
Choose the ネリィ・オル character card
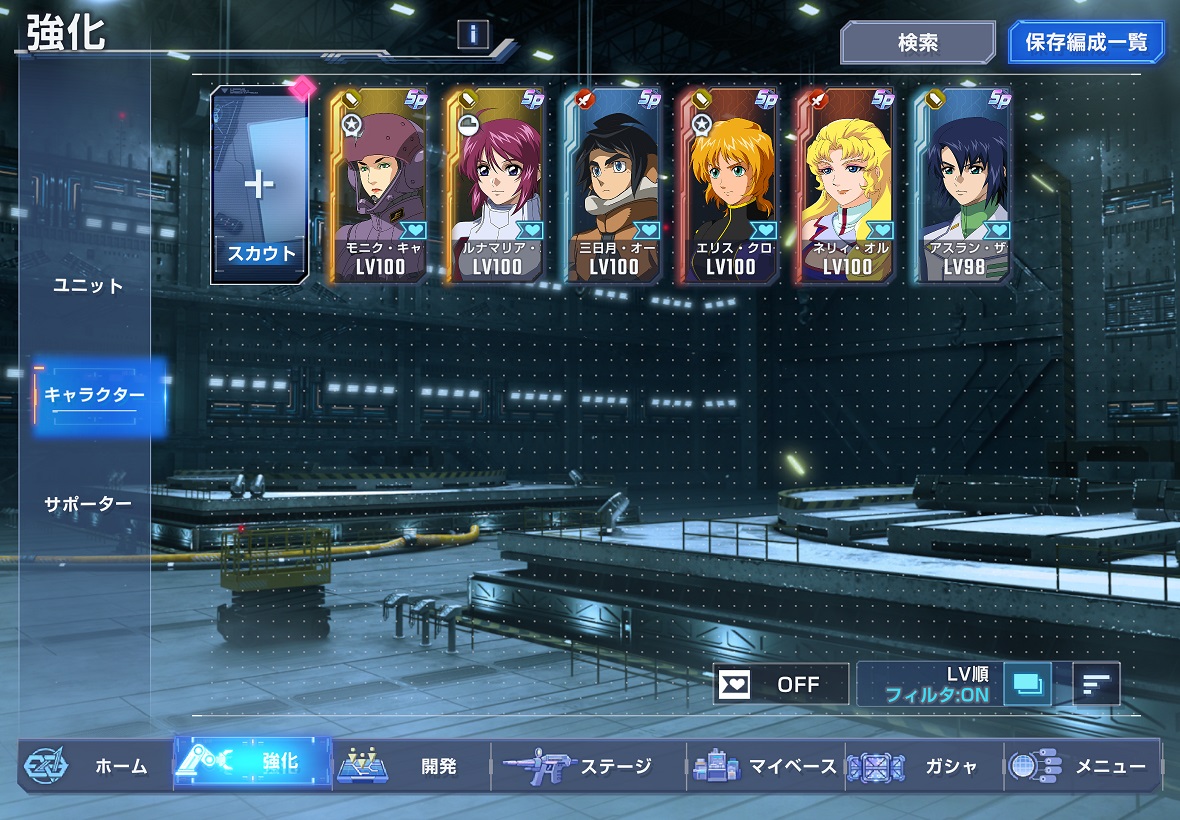847,186
